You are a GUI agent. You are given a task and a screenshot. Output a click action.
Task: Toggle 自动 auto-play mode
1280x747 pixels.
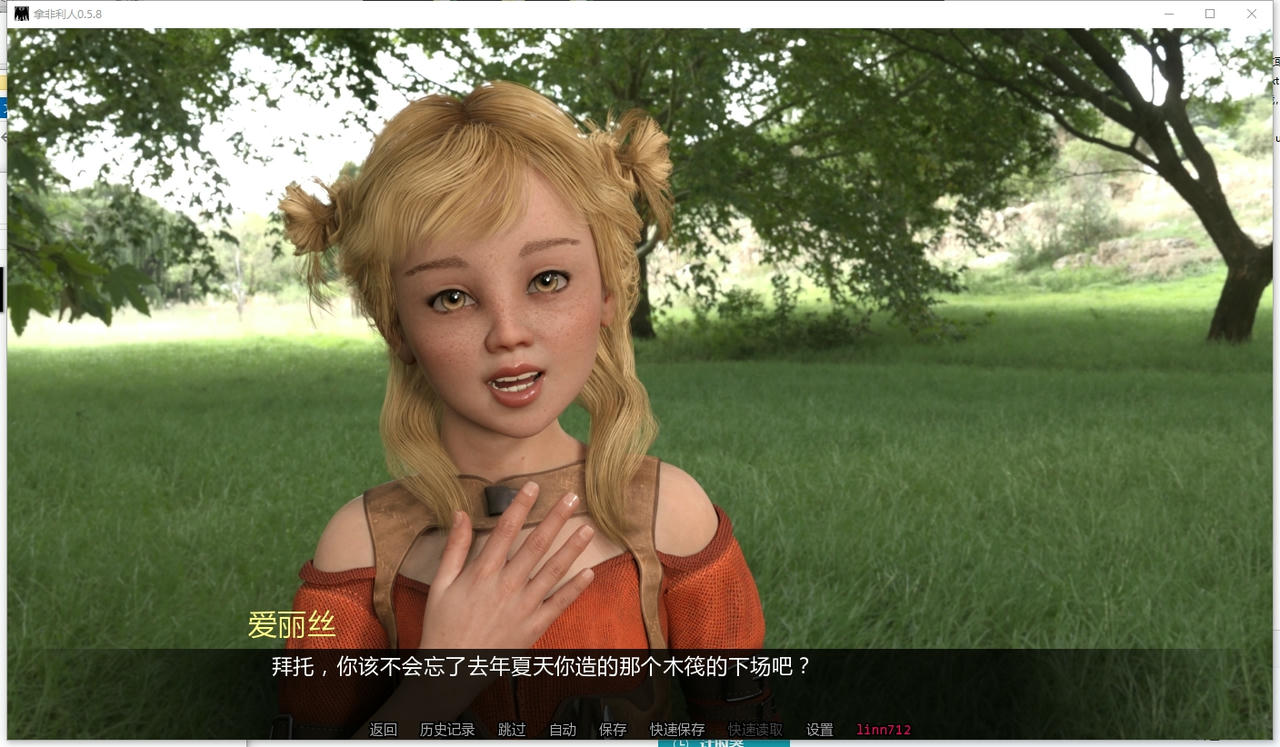(x=562, y=729)
